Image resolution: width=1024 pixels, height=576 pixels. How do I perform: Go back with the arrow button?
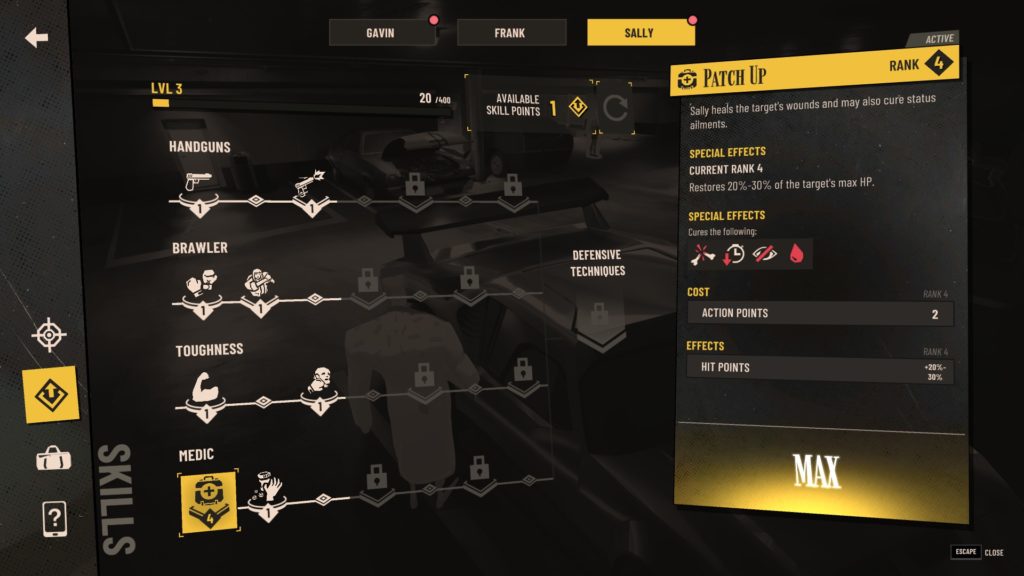tap(37, 38)
